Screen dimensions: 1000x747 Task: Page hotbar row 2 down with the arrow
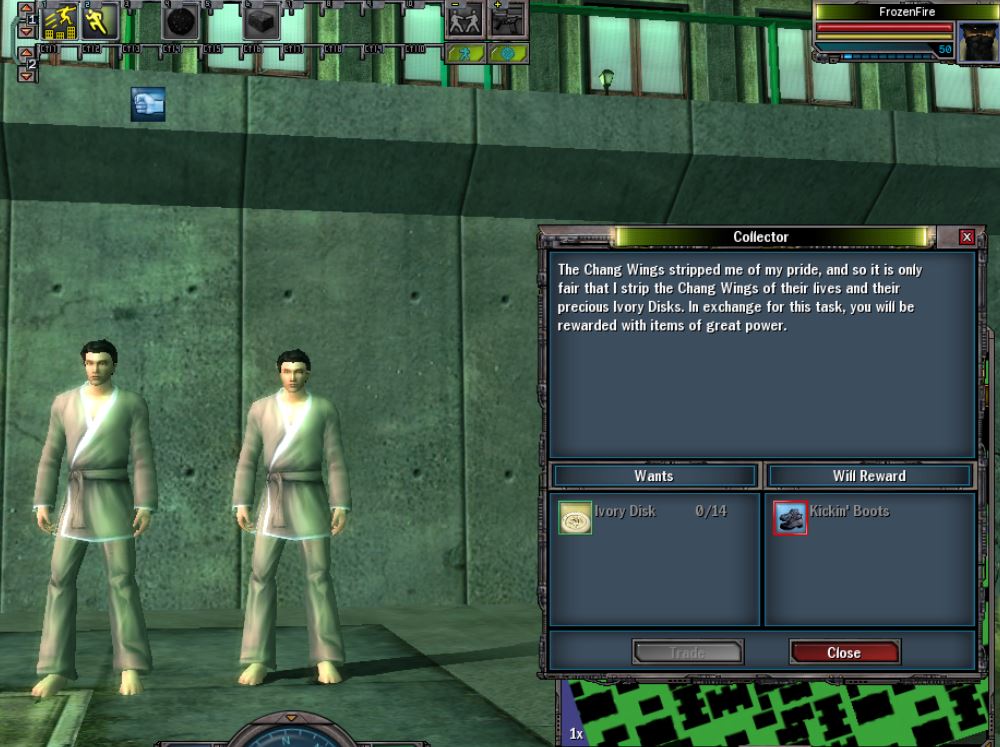point(27,76)
